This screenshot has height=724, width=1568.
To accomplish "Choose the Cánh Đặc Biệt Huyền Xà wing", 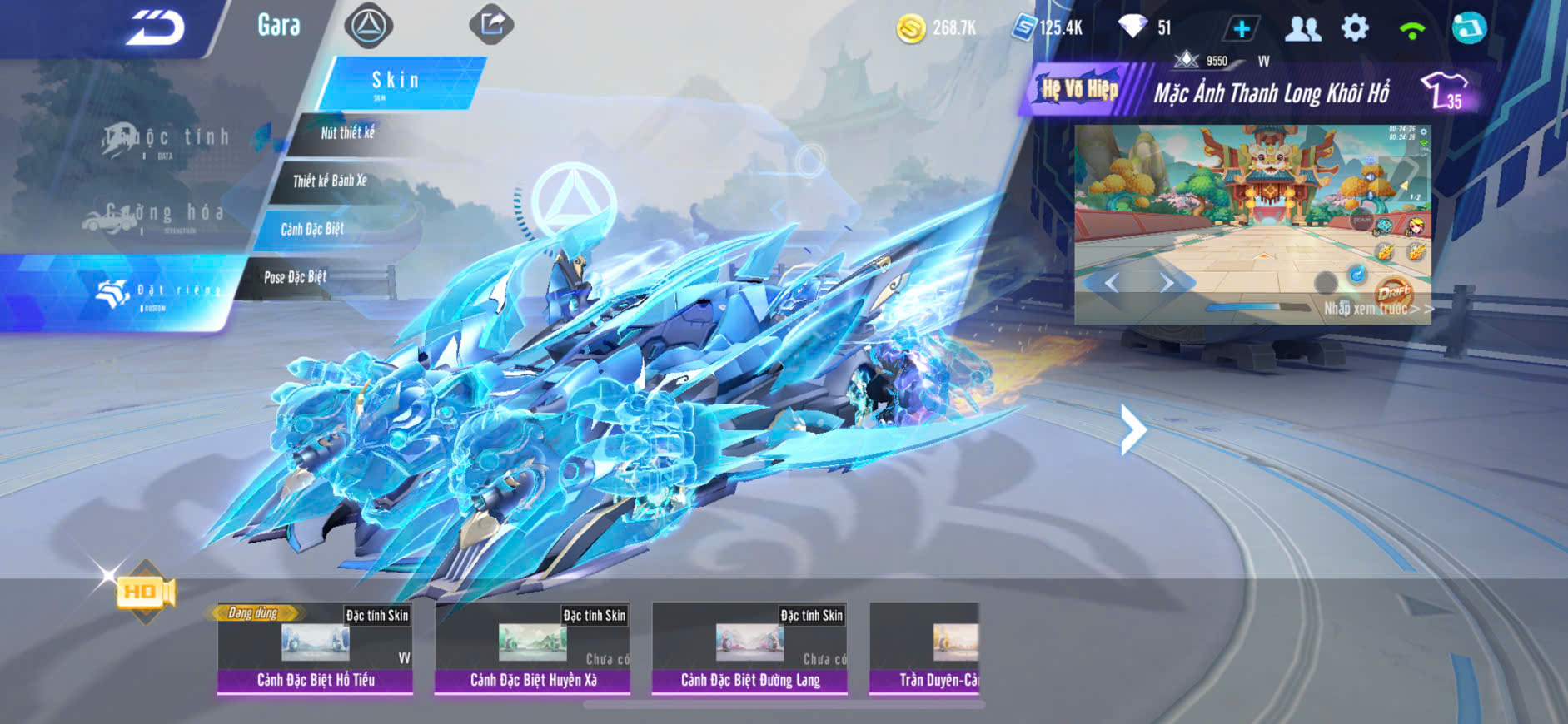I will coord(533,647).
